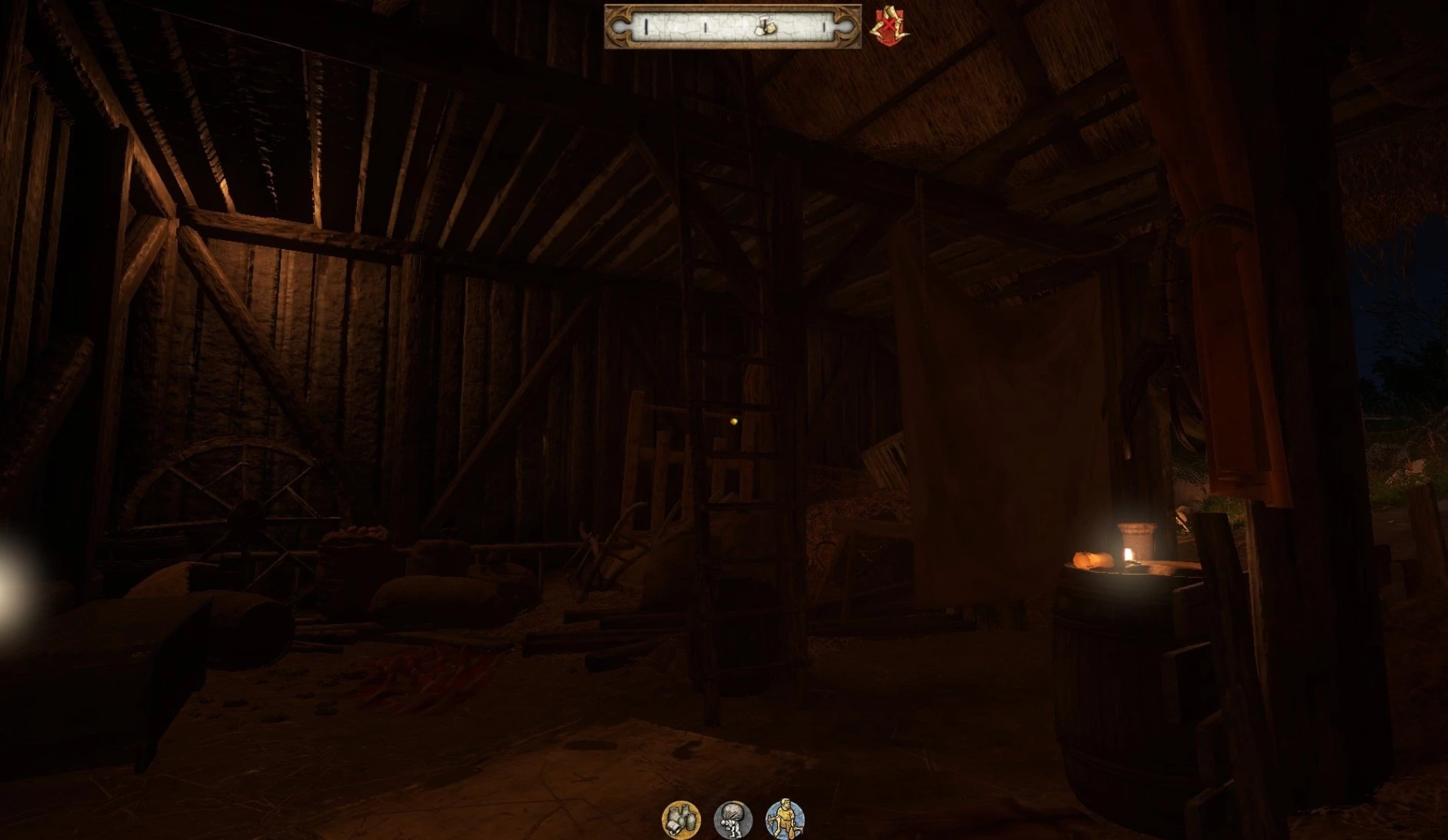1448x840 pixels.
Task: Click the overloaded sack carrier status icon
Action: pyautogui.click(x=732, y=818)
